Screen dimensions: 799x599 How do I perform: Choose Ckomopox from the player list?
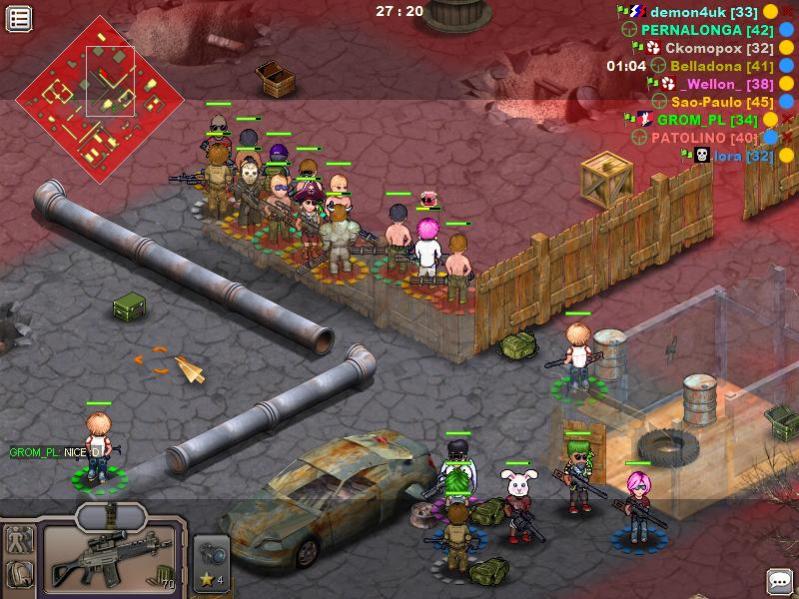(x=719, y=48)
